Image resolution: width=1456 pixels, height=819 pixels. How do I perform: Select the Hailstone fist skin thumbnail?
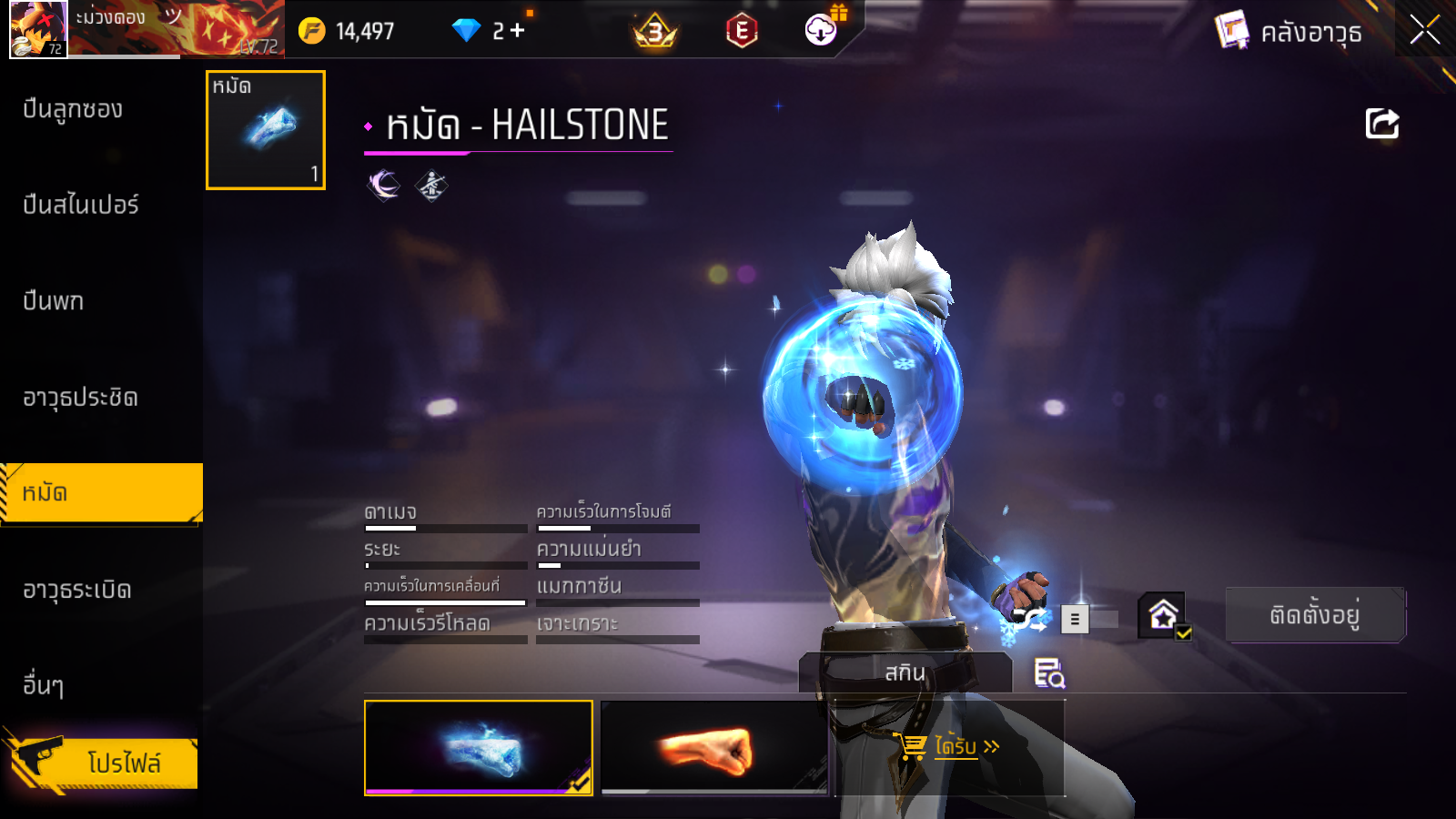[478, 747]
